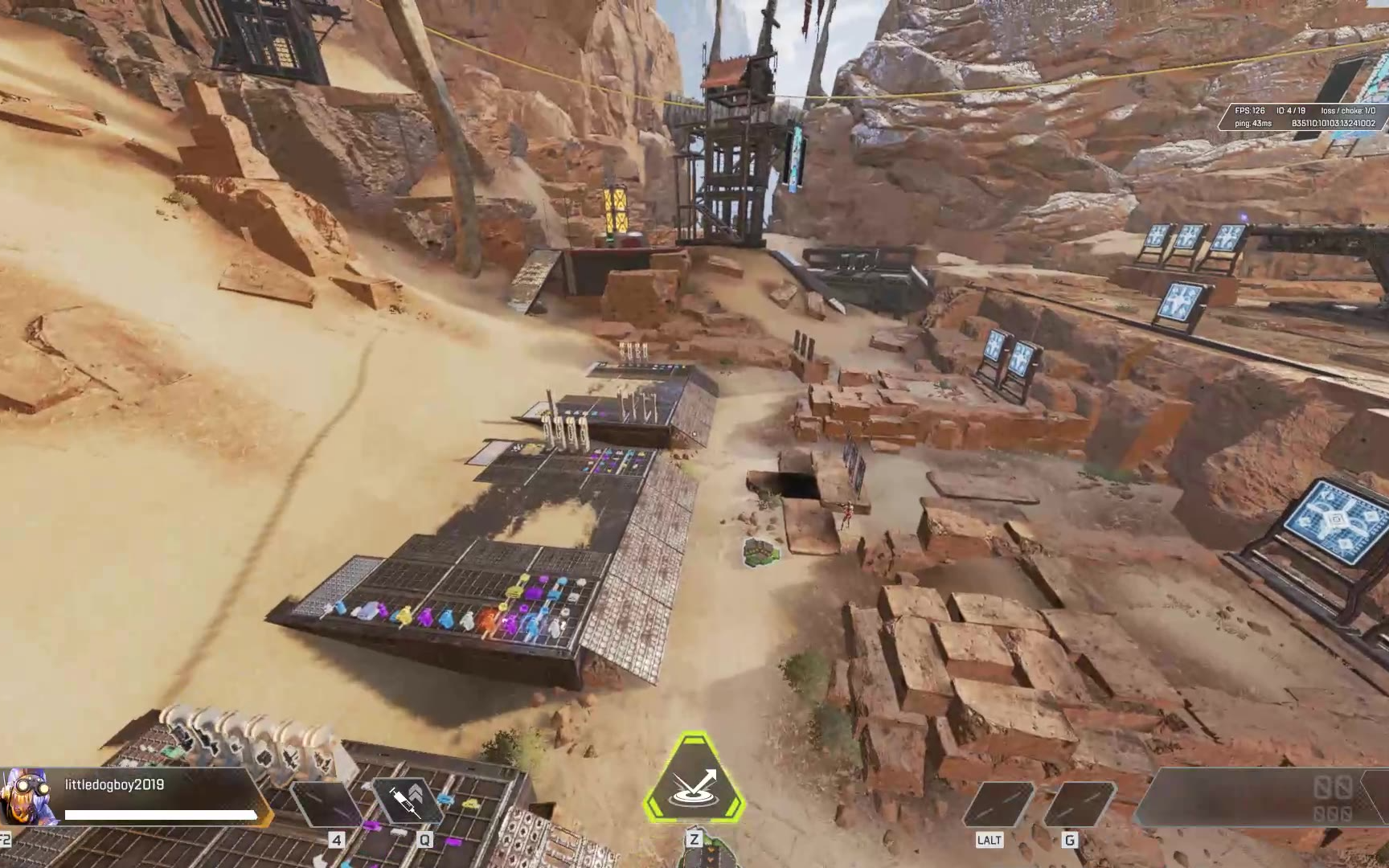Click Octane's legend portrait
The width and height of the screenshot is (1389, 868).
click(27, 796)
